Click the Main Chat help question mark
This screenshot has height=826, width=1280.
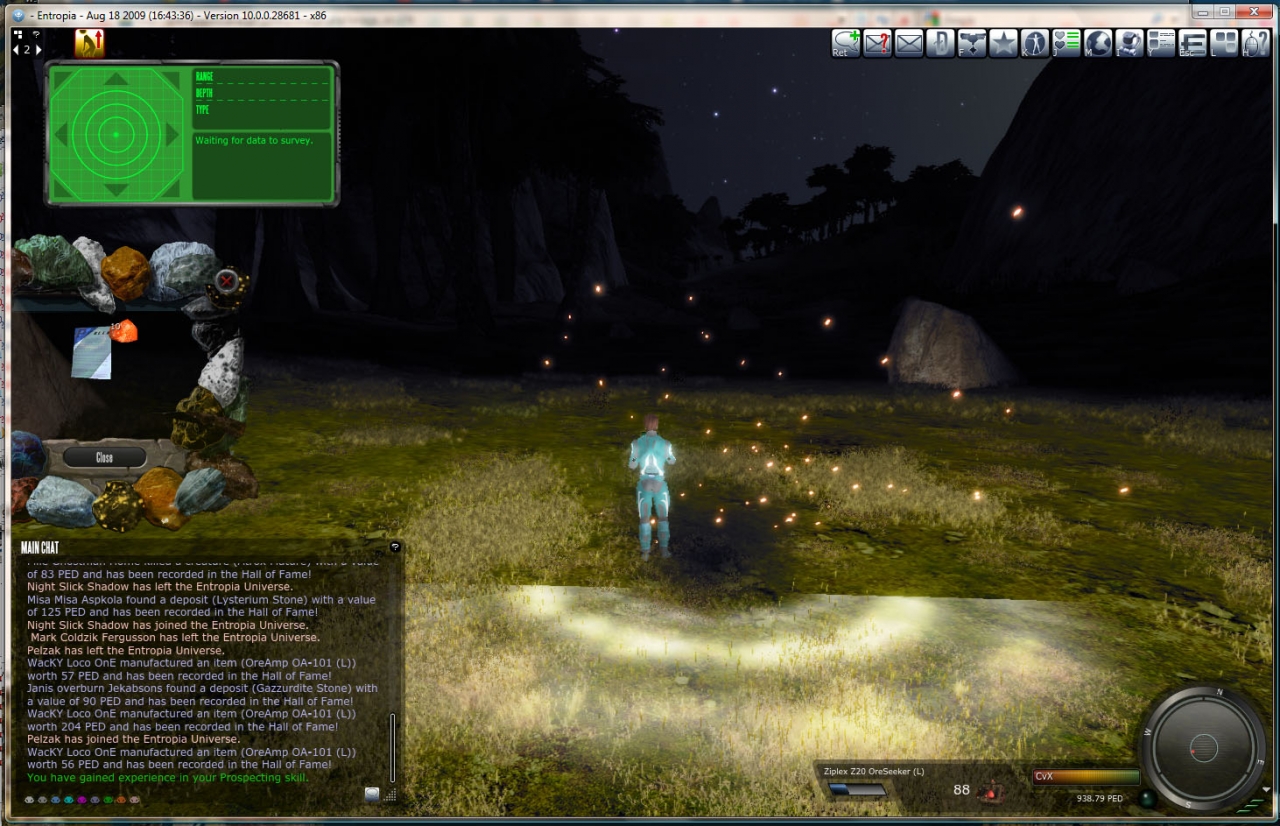[x=395, y=547]
